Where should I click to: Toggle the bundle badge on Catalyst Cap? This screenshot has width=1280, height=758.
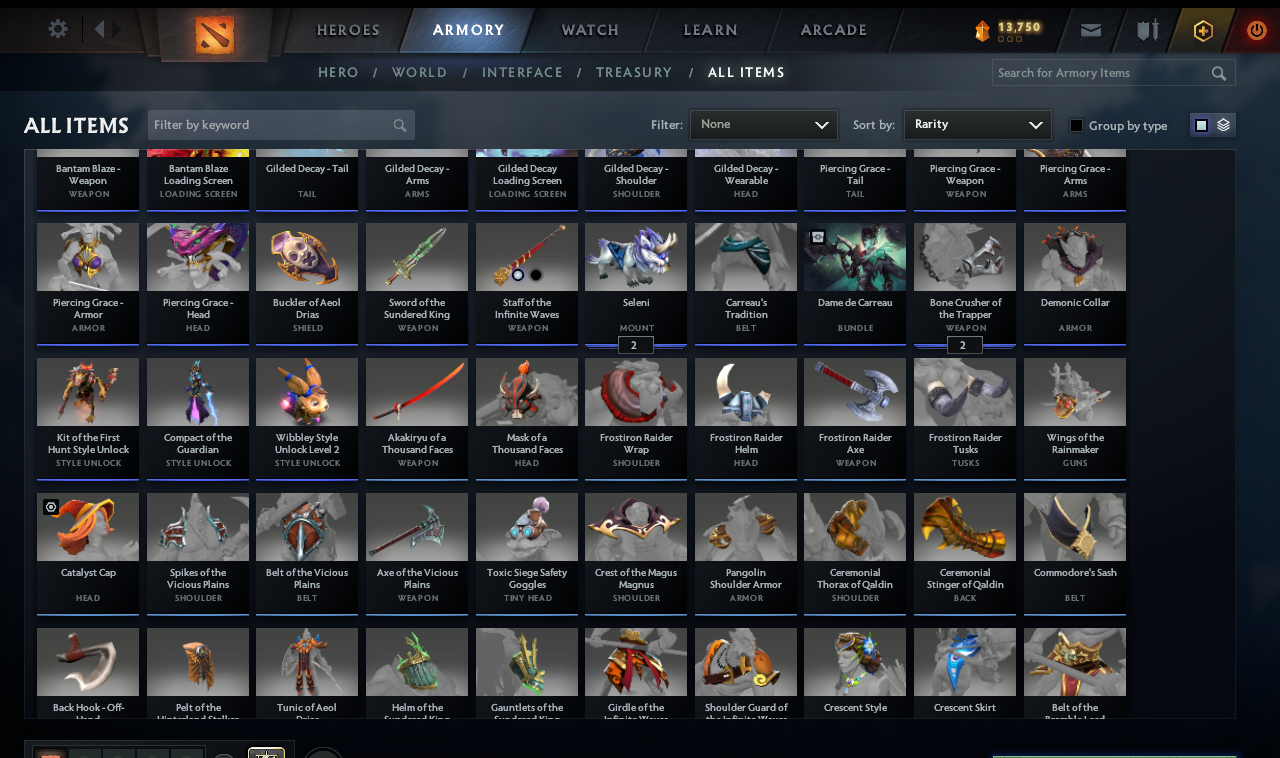51,508
